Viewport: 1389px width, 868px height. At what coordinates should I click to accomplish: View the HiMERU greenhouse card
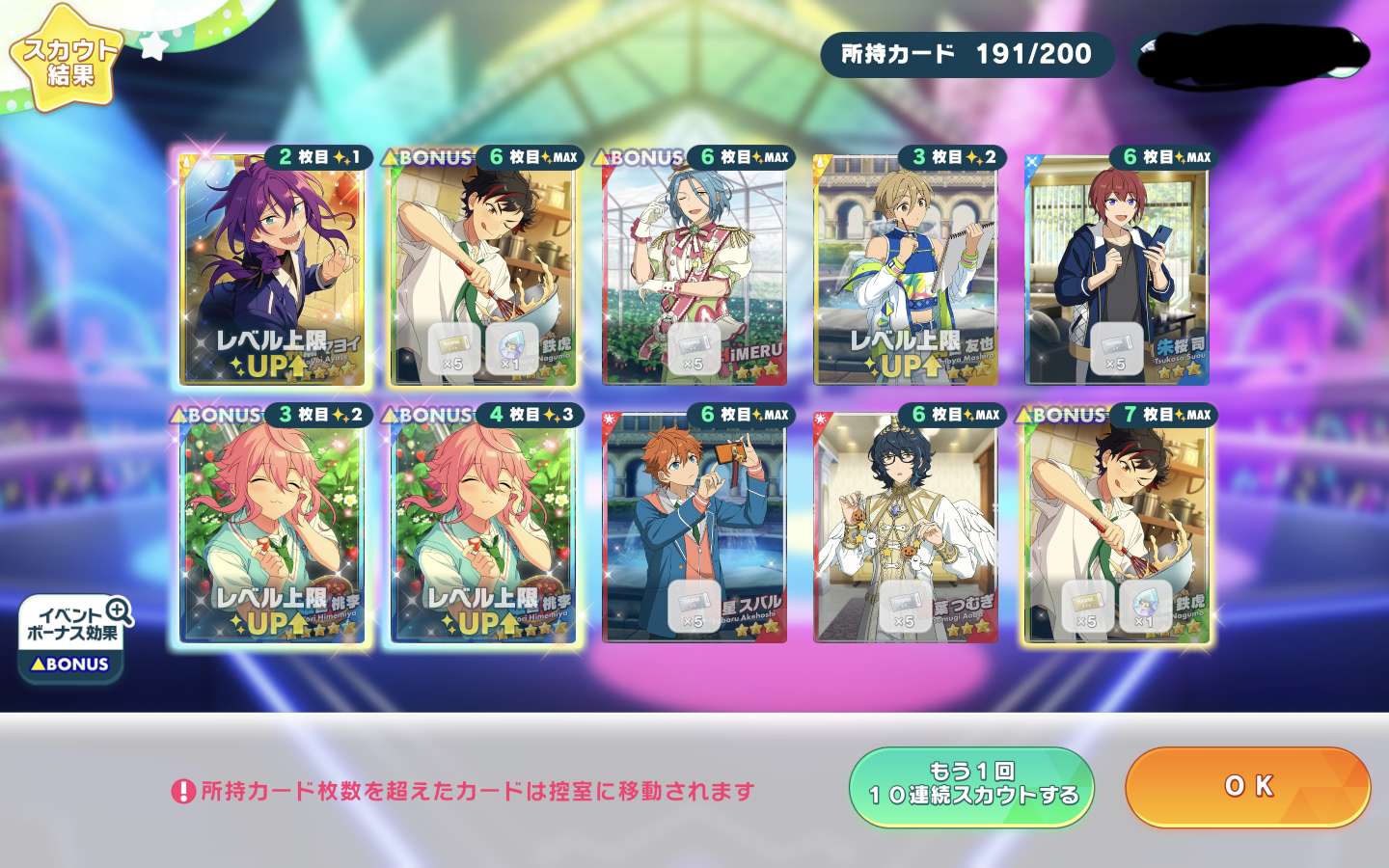[x=694, y=270]
